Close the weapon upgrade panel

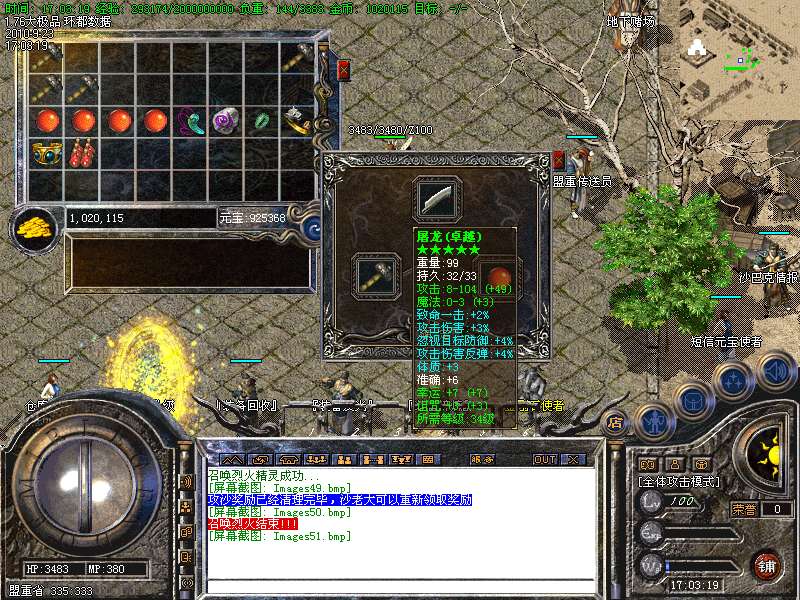coord(558,160)
